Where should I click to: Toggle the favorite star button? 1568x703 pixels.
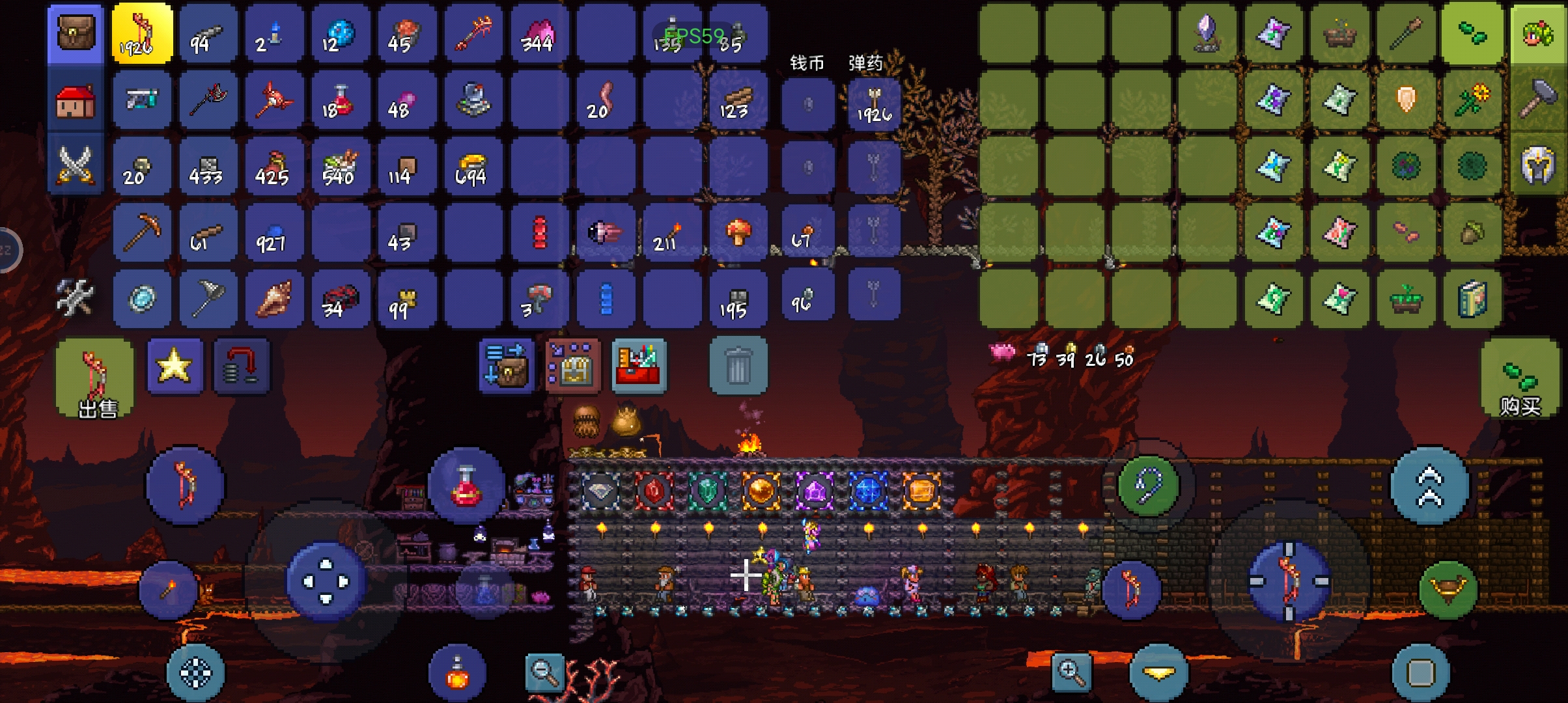coord(175,366)
